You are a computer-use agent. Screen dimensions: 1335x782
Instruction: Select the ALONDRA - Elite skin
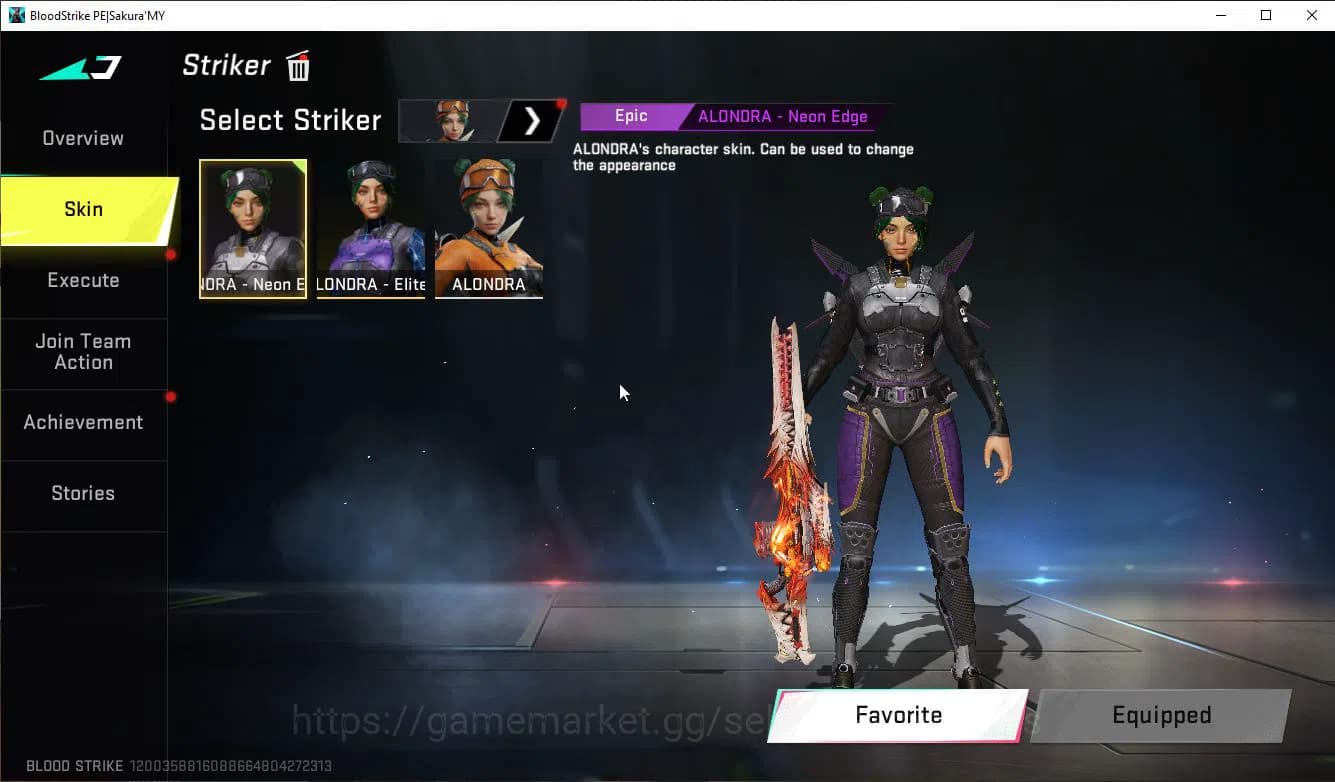(370, 228)
